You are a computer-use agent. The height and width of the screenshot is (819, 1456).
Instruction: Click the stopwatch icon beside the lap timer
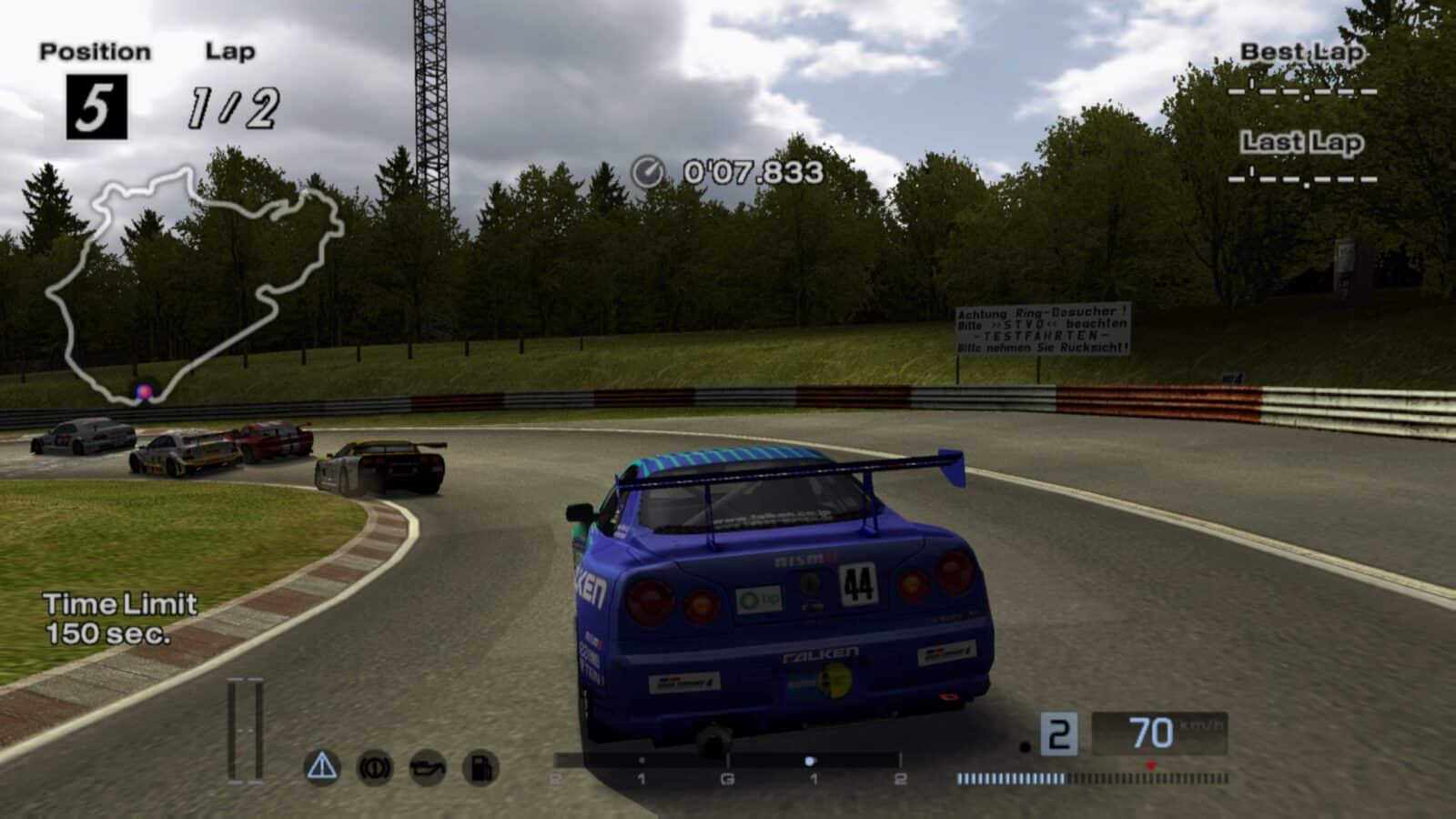coord(648,169)
